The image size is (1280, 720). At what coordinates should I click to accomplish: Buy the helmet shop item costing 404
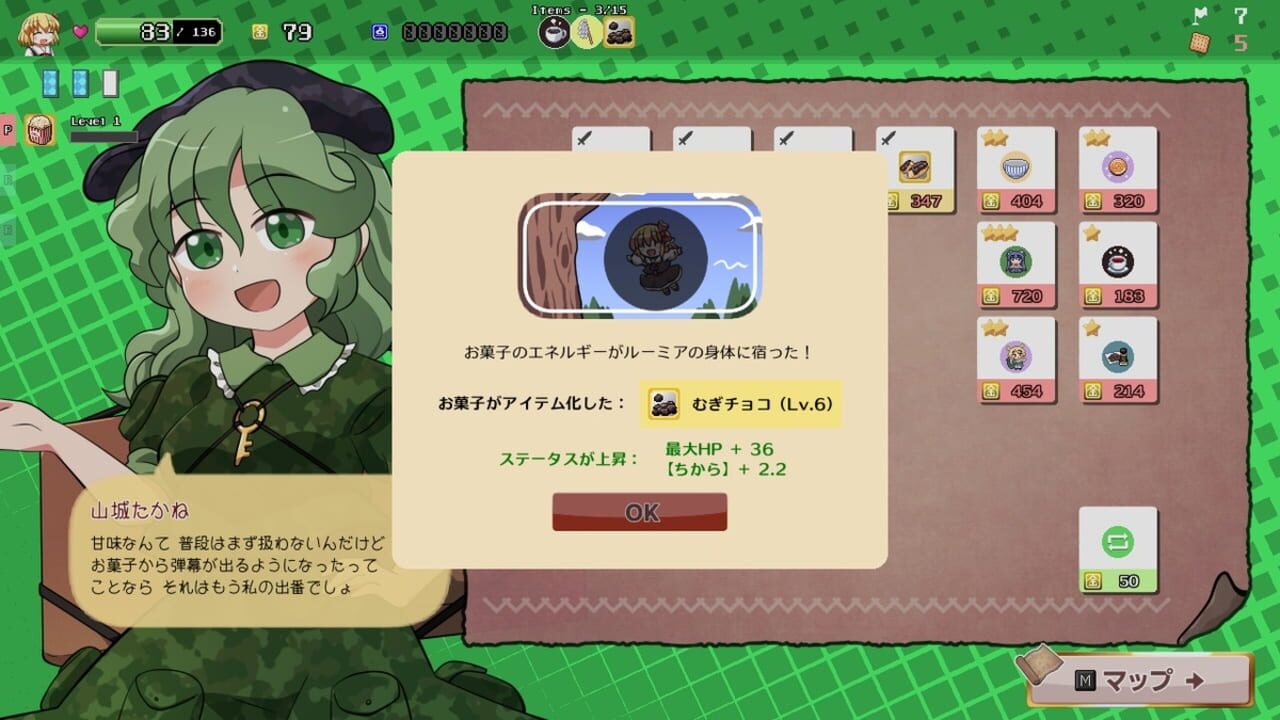pos(1016,169)
